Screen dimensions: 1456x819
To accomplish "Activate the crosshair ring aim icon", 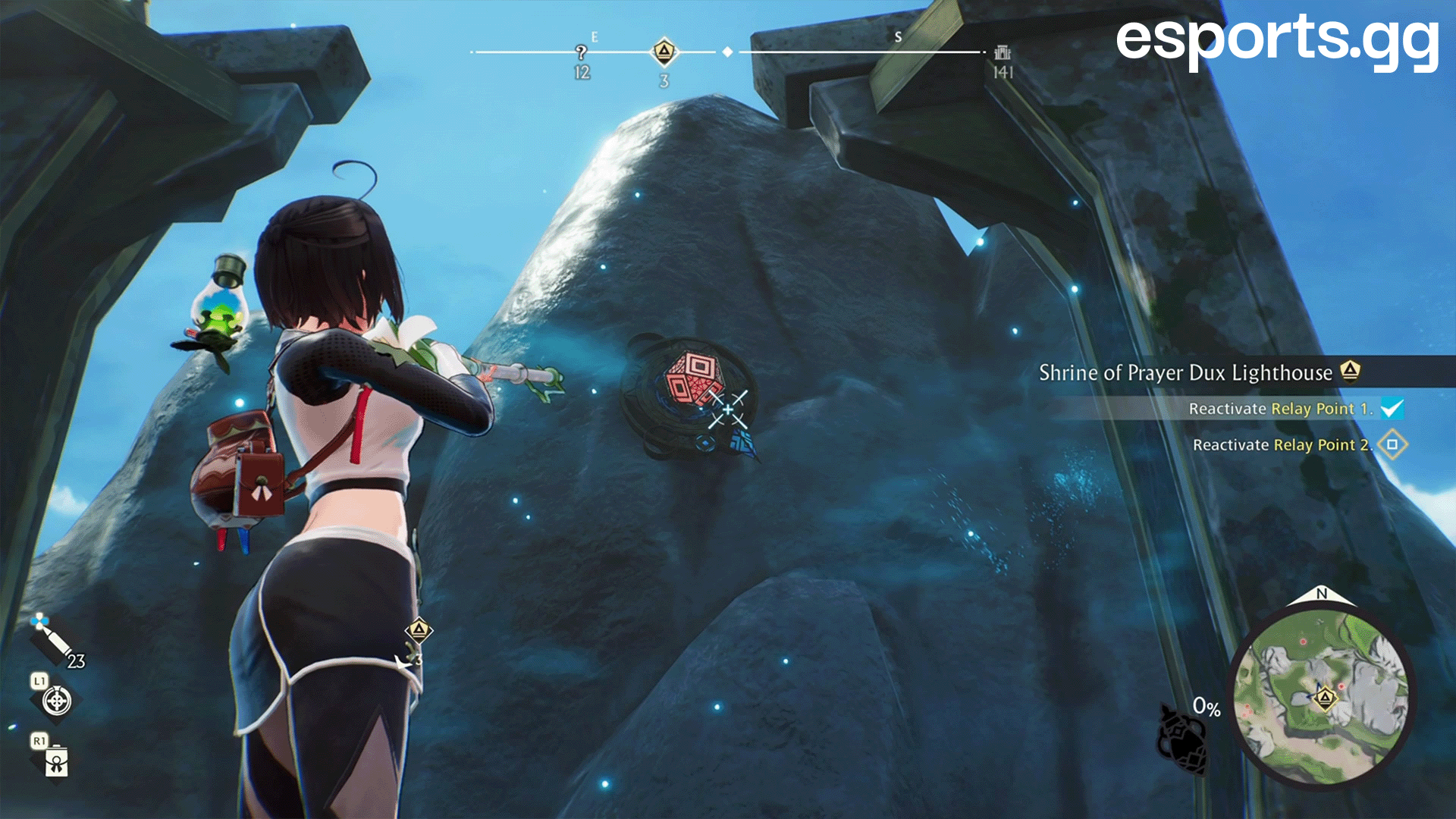I will (x=57, y=701).
